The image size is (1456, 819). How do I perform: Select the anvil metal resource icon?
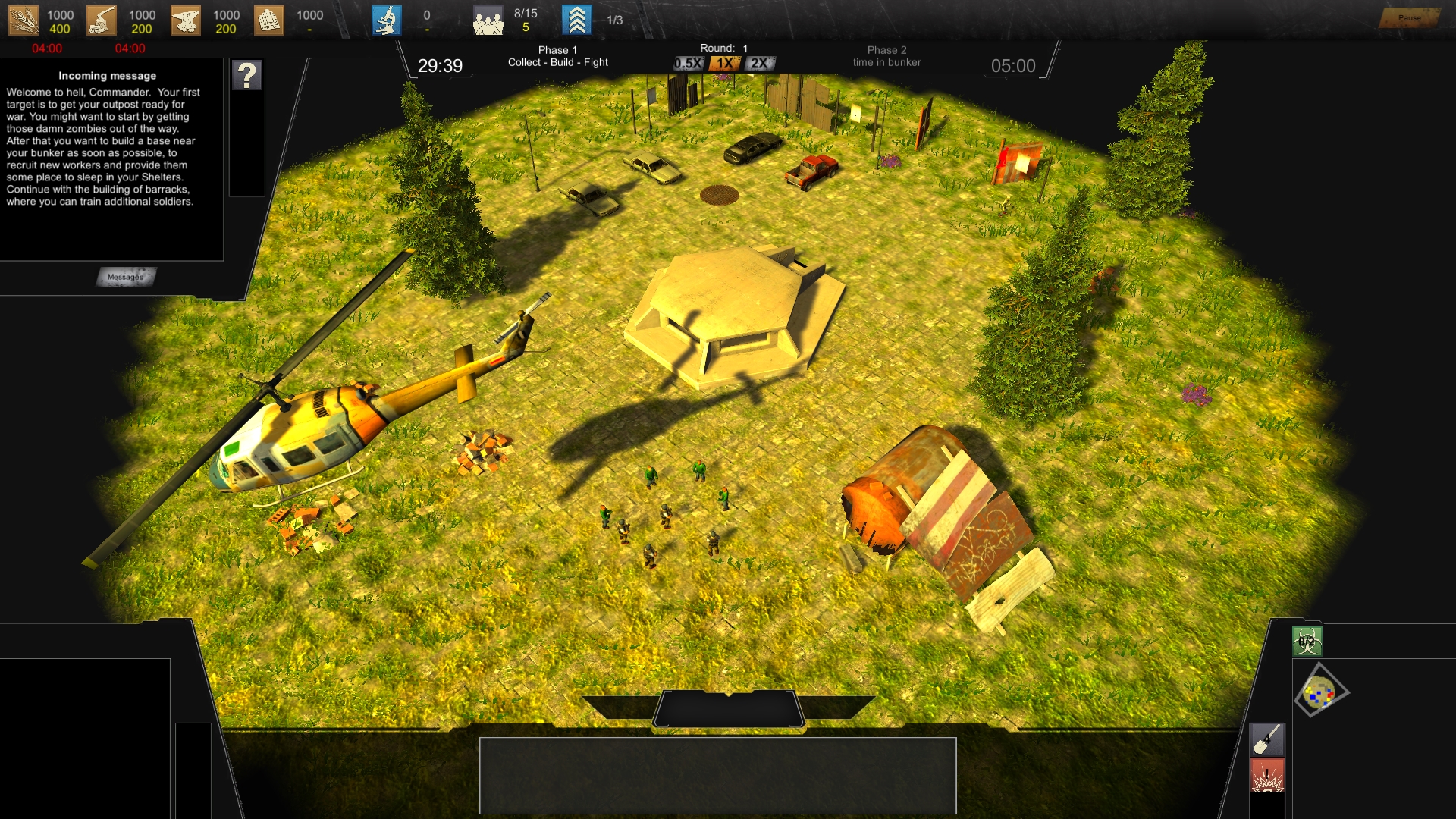[x=186, y=20]
